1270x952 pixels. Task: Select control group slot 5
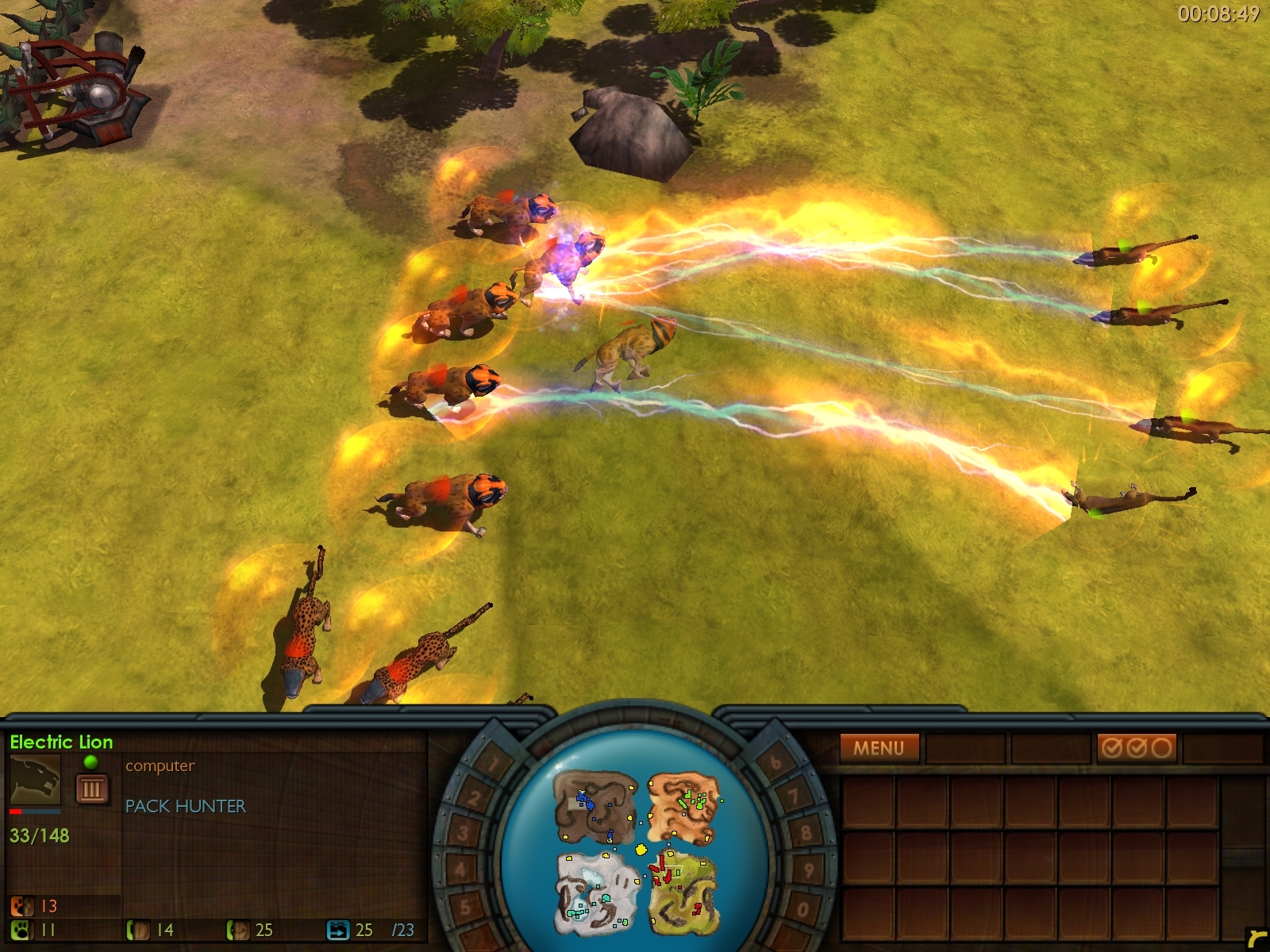(x=466, y=906)
